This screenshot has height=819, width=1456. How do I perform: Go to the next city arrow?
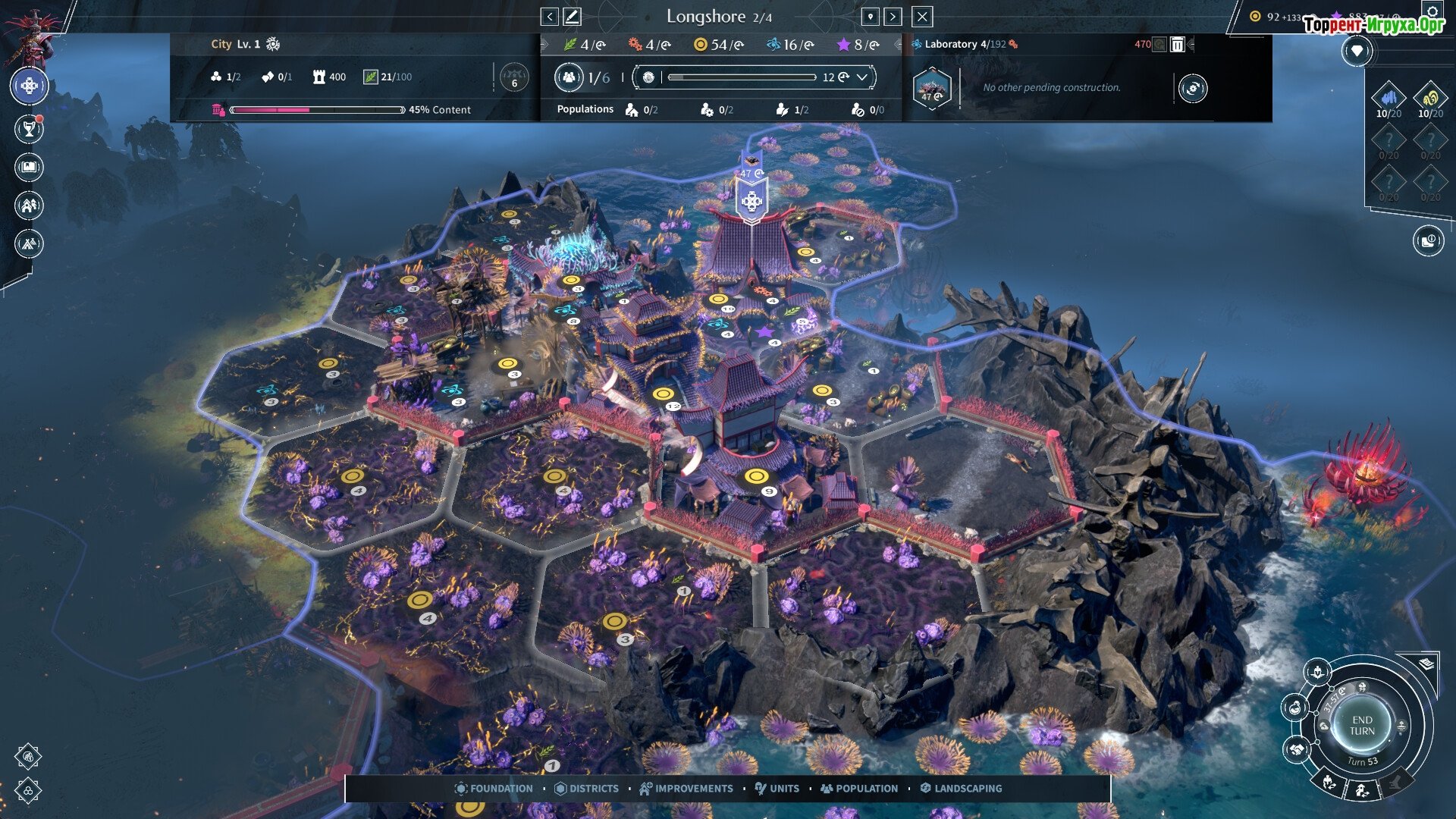coord(893,17)
